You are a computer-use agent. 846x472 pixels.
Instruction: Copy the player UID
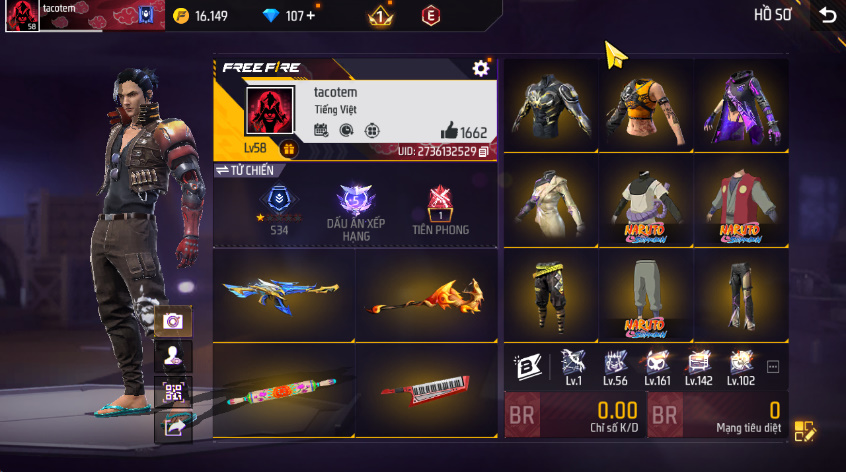pos(484,151)
